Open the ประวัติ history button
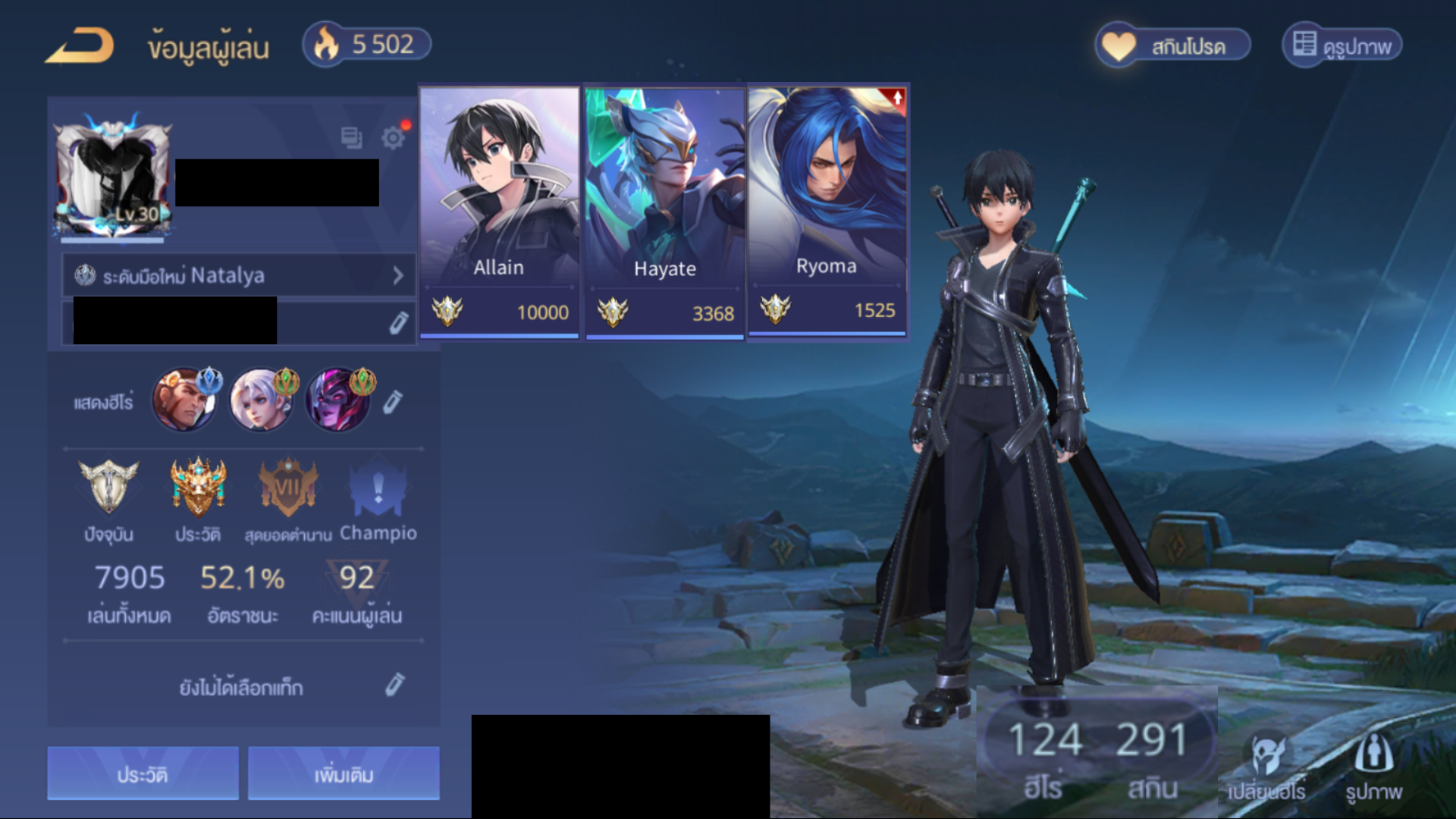The height and width of the screenshot is (819, 1456). pyautogui.click(x=143, y=773)
